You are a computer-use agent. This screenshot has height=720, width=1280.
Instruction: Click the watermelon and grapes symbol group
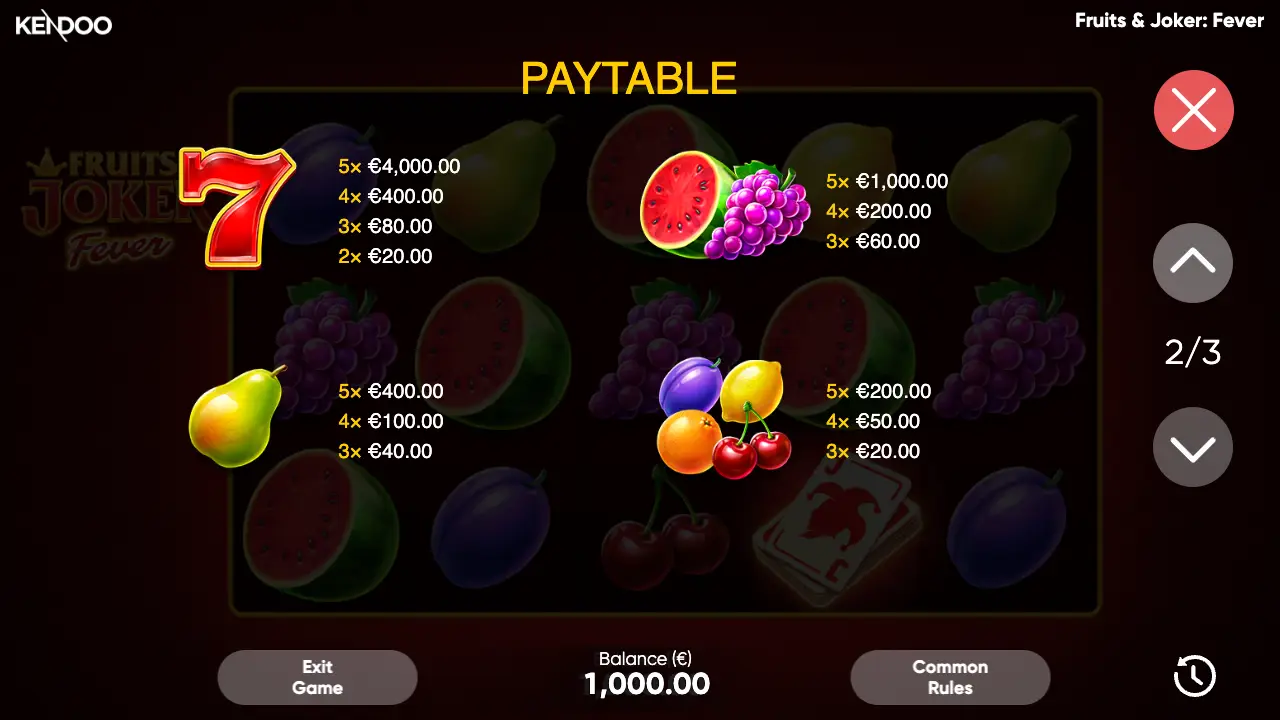tap(720, 205)
